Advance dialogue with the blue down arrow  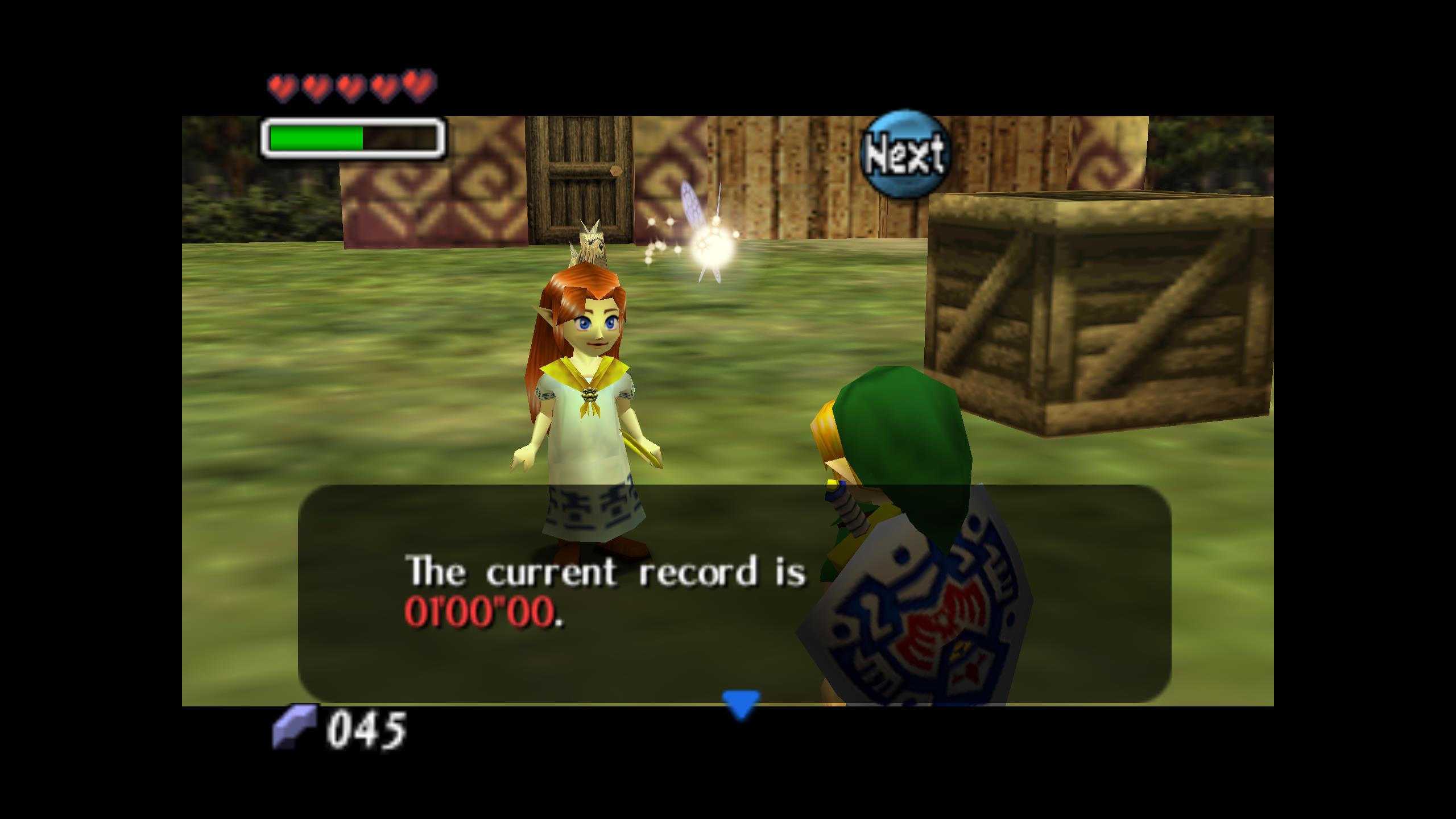click(741, 704)
